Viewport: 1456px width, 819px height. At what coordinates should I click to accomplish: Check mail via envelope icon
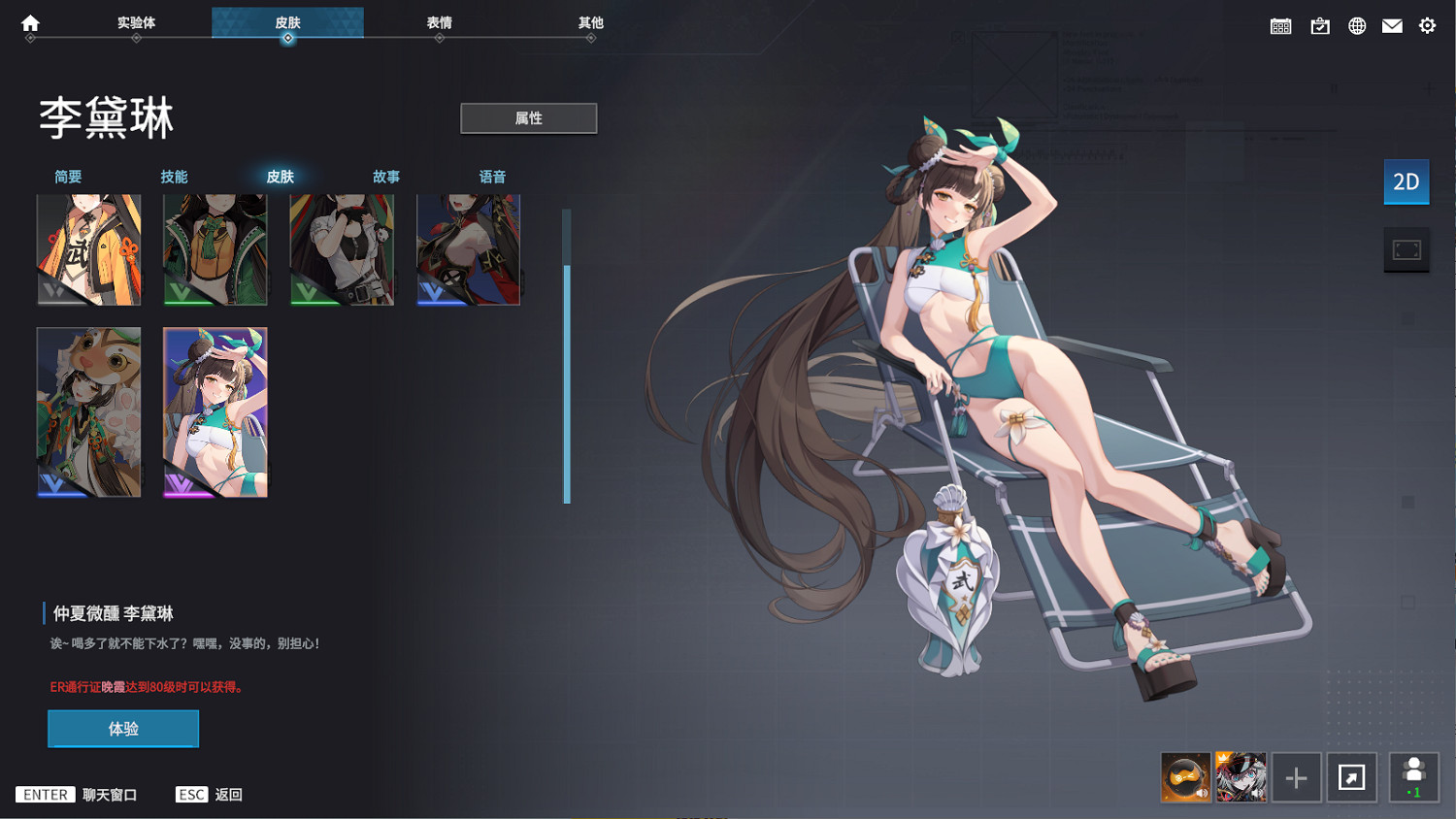click(1391, 25)
